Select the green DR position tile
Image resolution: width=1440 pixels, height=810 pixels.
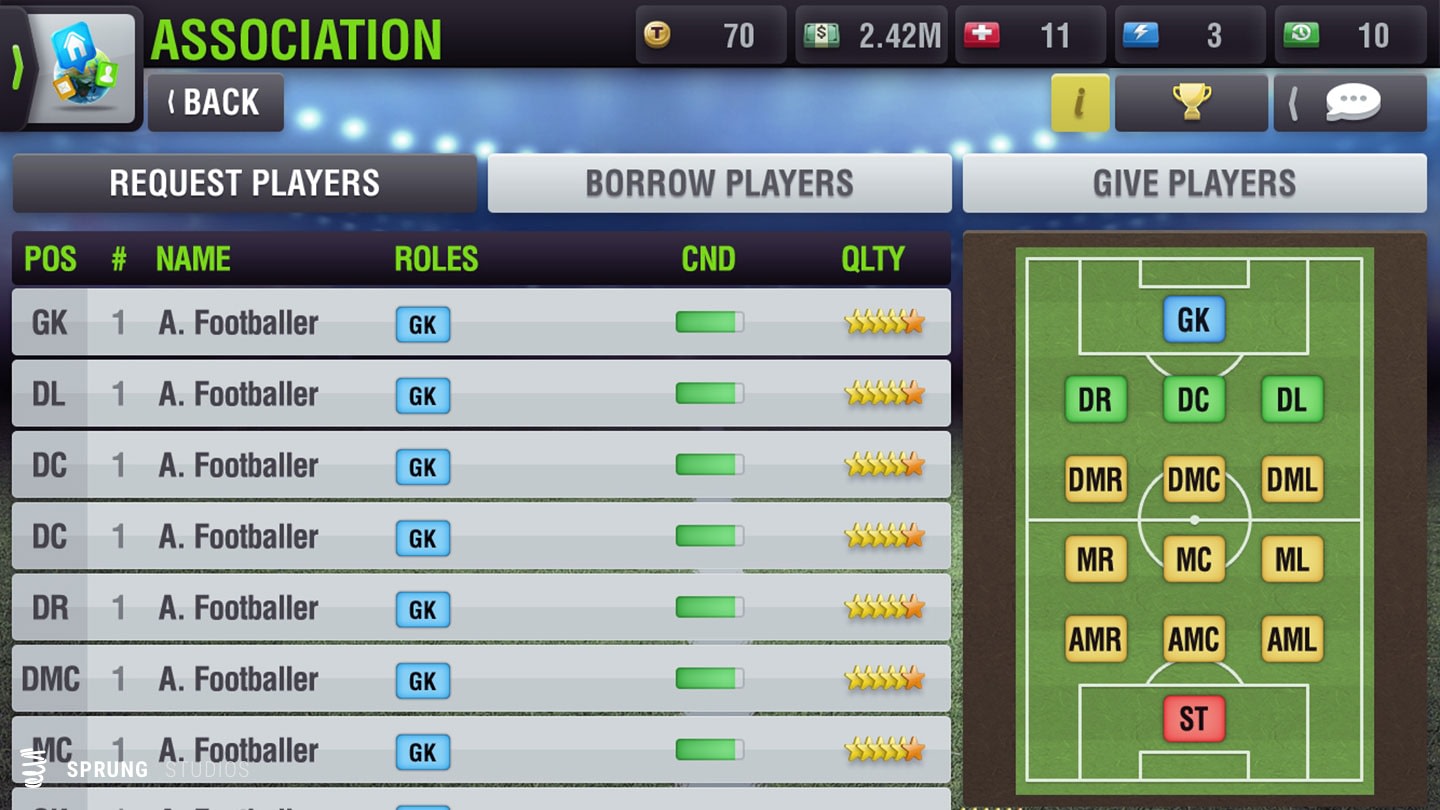[x=1096, y=400]
